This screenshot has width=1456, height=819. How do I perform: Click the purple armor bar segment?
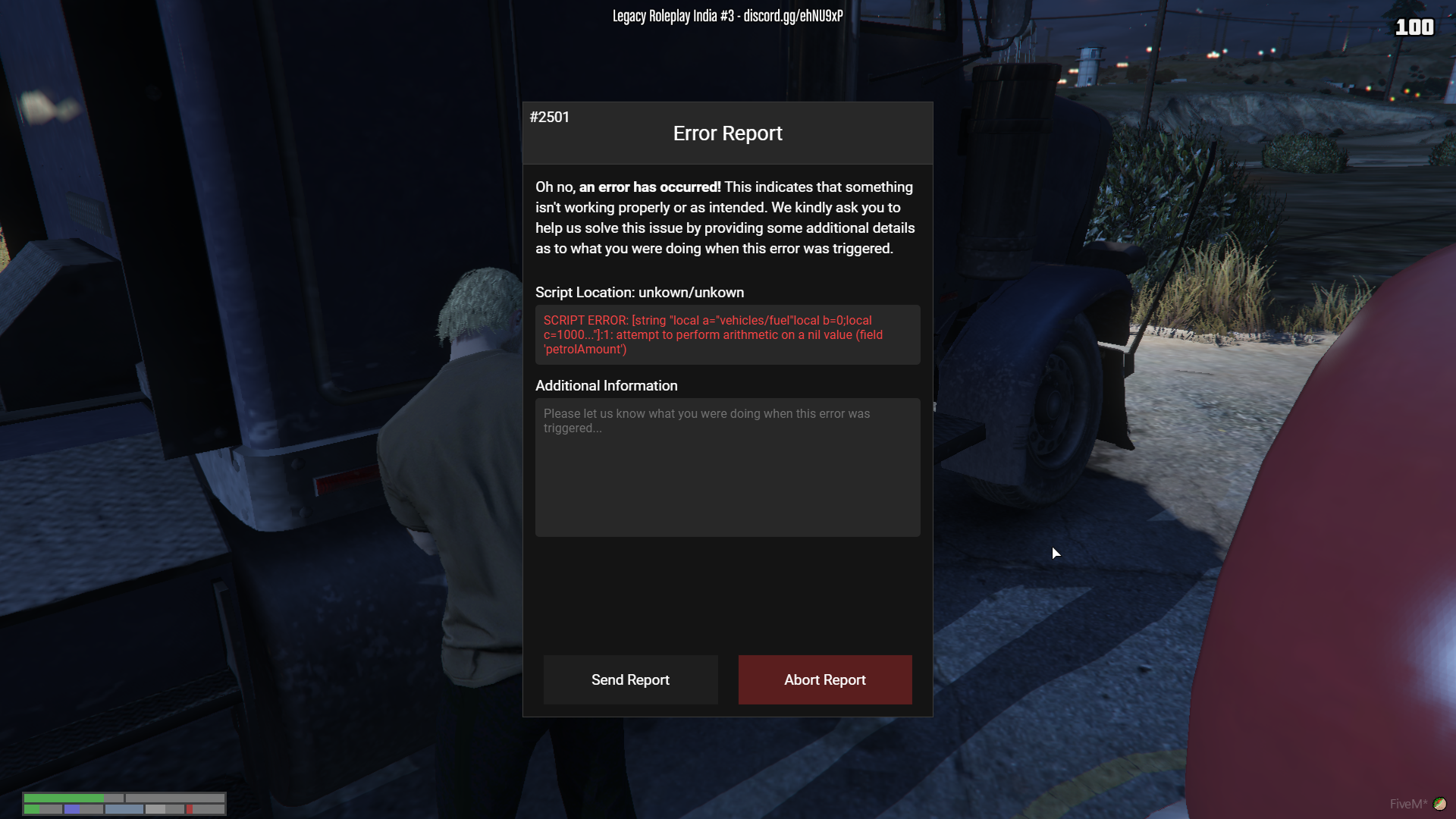click(72, 809)
